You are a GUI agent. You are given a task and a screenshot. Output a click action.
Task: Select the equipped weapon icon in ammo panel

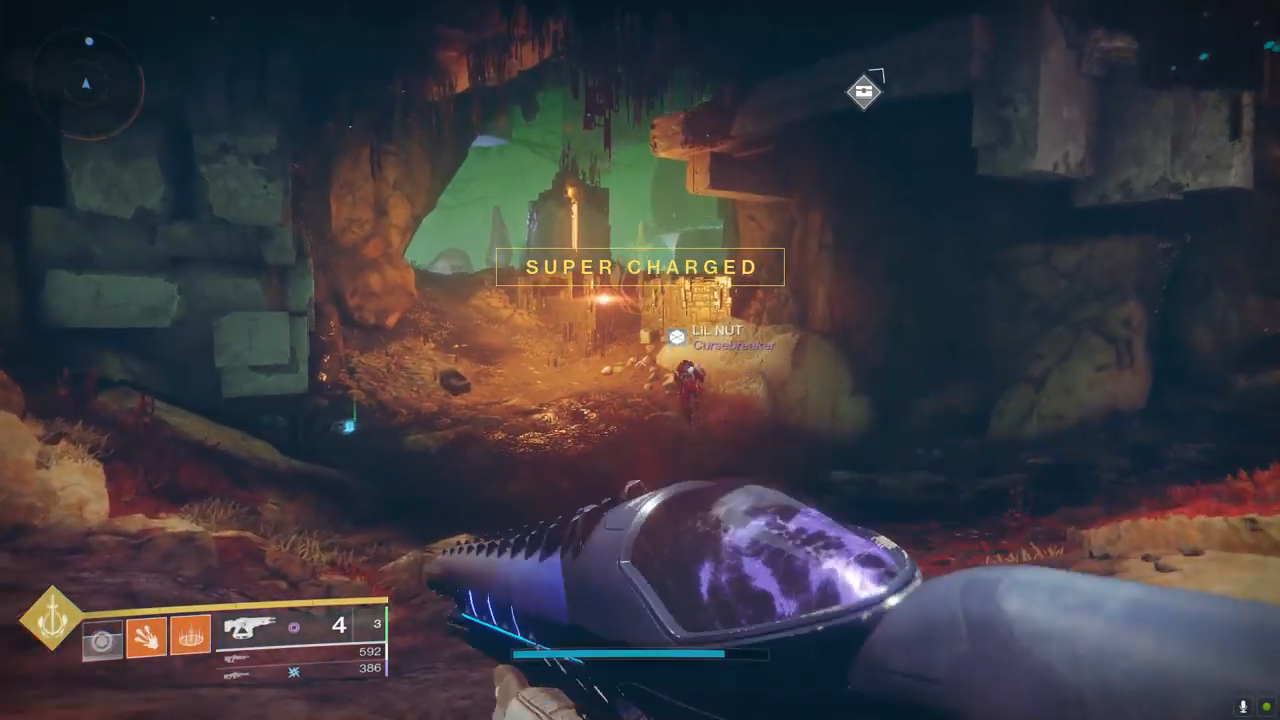pyautogui.click(x=250, y=627)
